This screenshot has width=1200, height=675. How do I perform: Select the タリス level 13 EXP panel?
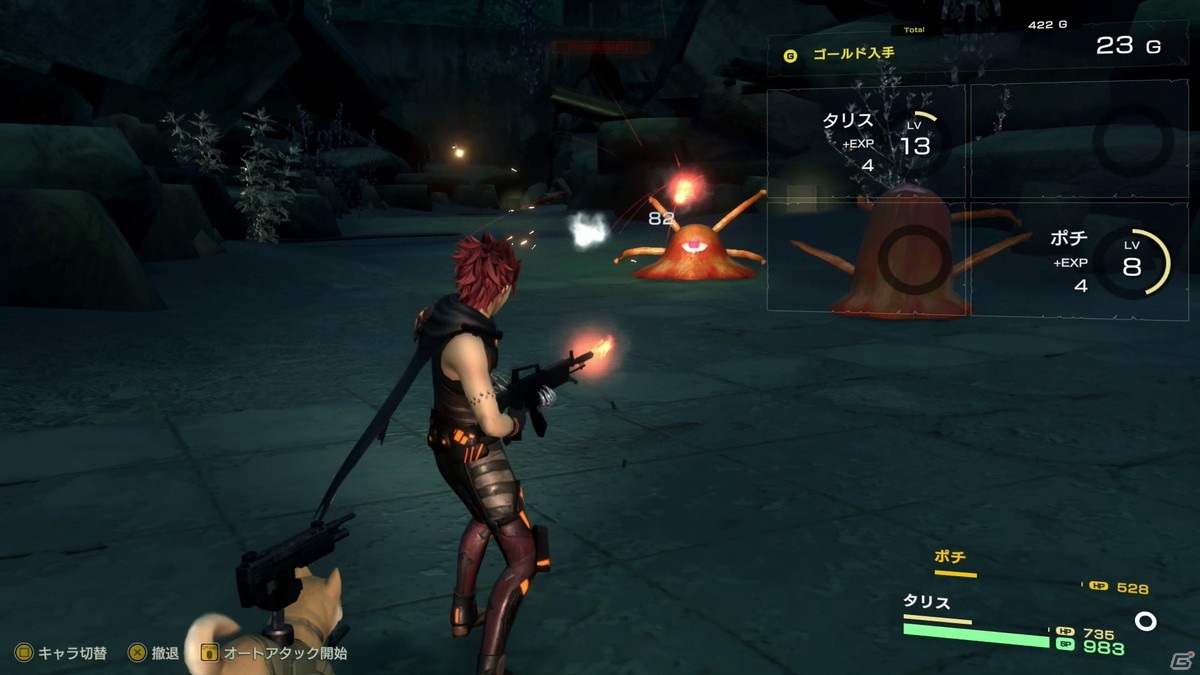tap(866, 142)
